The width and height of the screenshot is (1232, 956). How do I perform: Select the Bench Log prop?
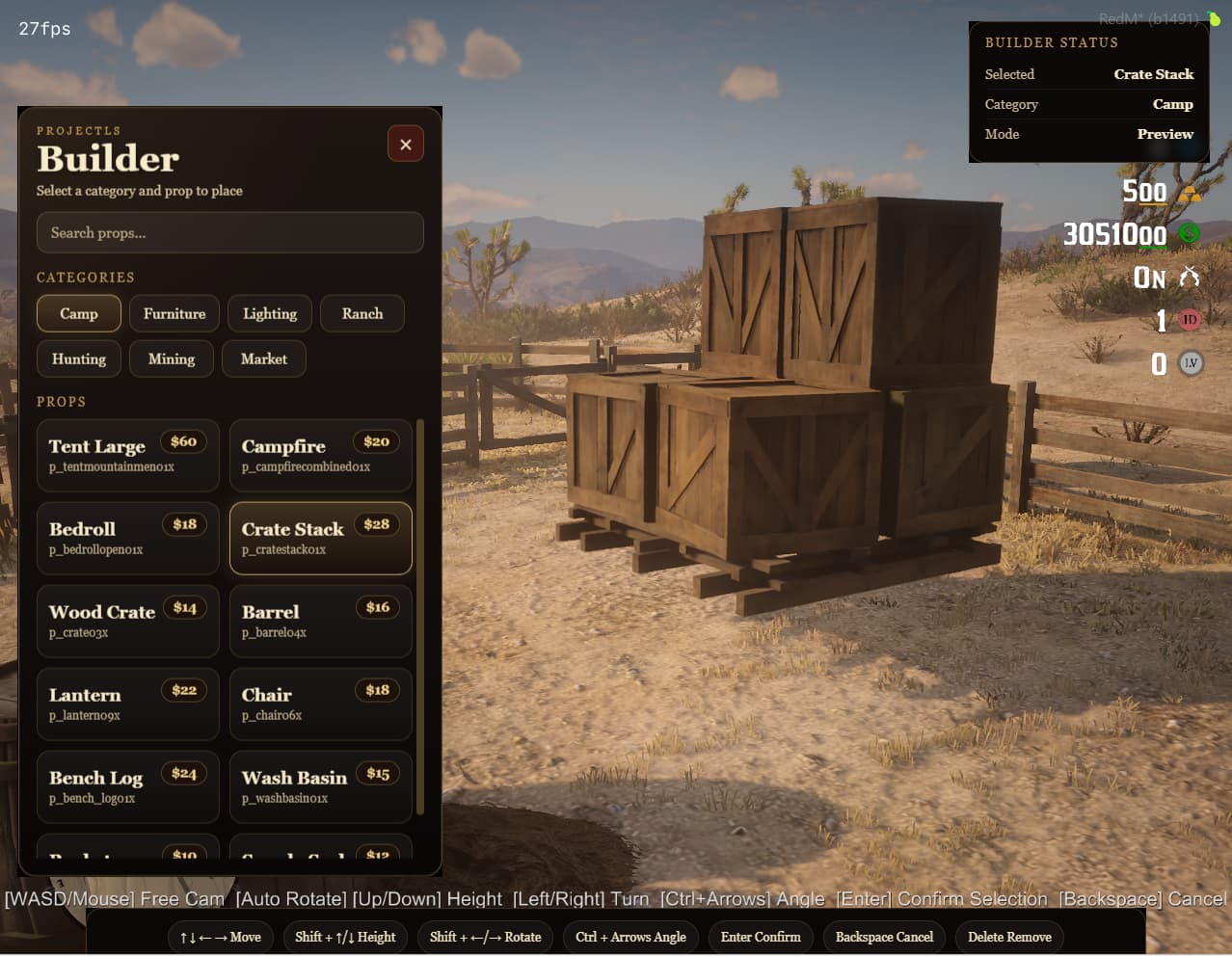coord(127,787)
